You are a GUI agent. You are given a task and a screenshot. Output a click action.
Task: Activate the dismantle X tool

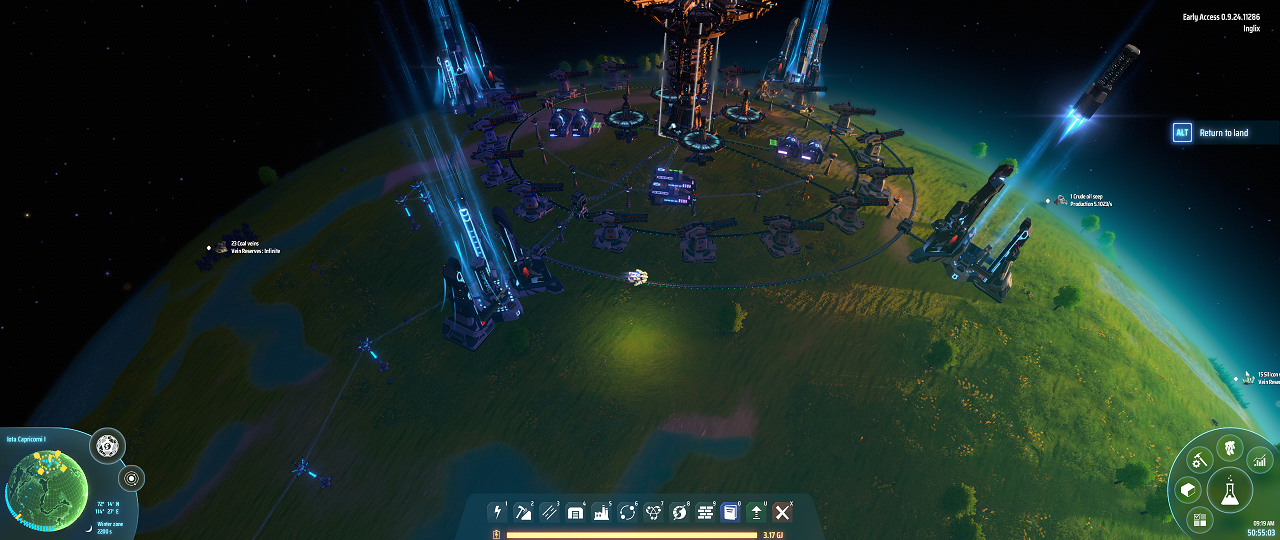[x=783, y=513]
